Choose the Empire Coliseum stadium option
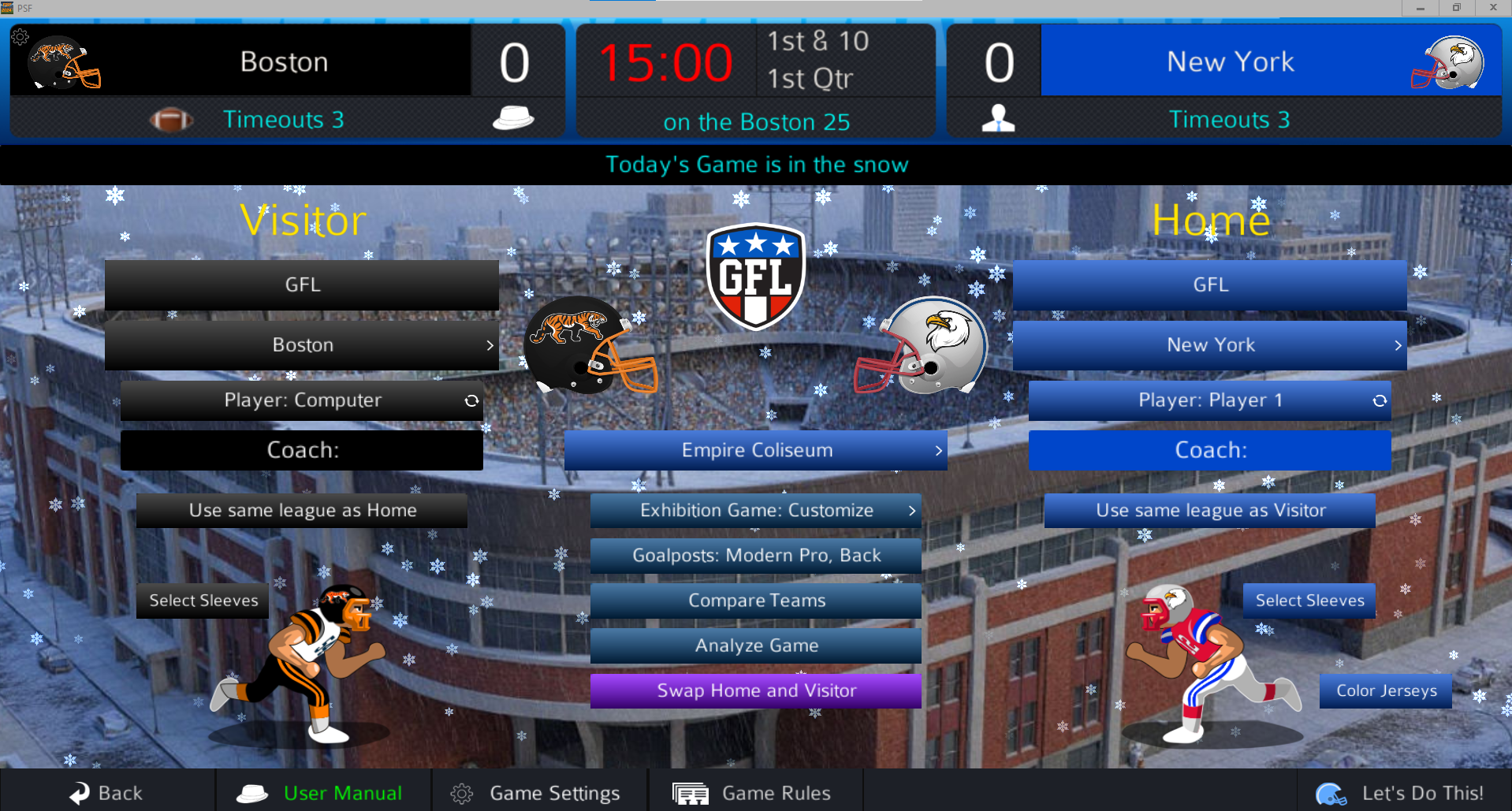The image size is (1512, 811). click(755, 450)
